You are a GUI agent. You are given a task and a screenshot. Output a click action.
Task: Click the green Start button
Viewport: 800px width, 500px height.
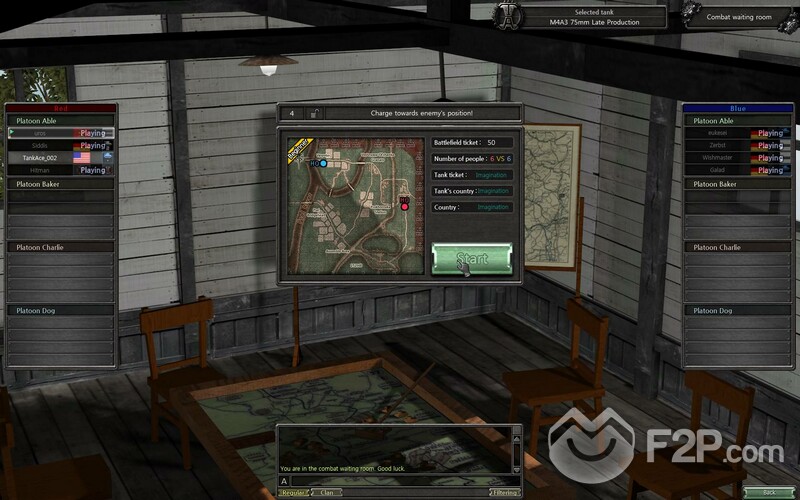(472, 258)
